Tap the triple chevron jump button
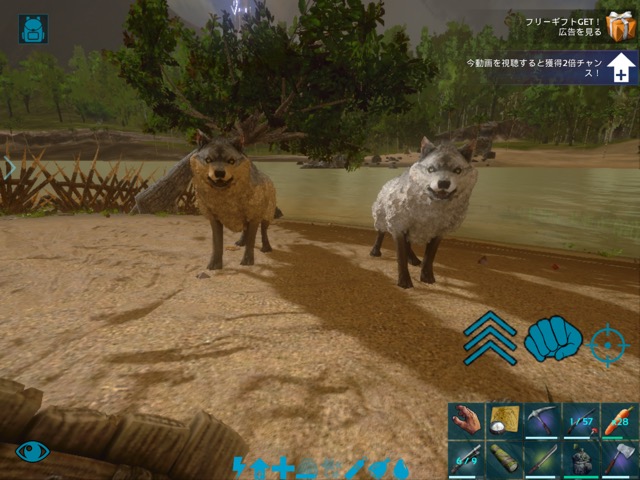Viewport: 640px width, 480px height. coord(490,338)
